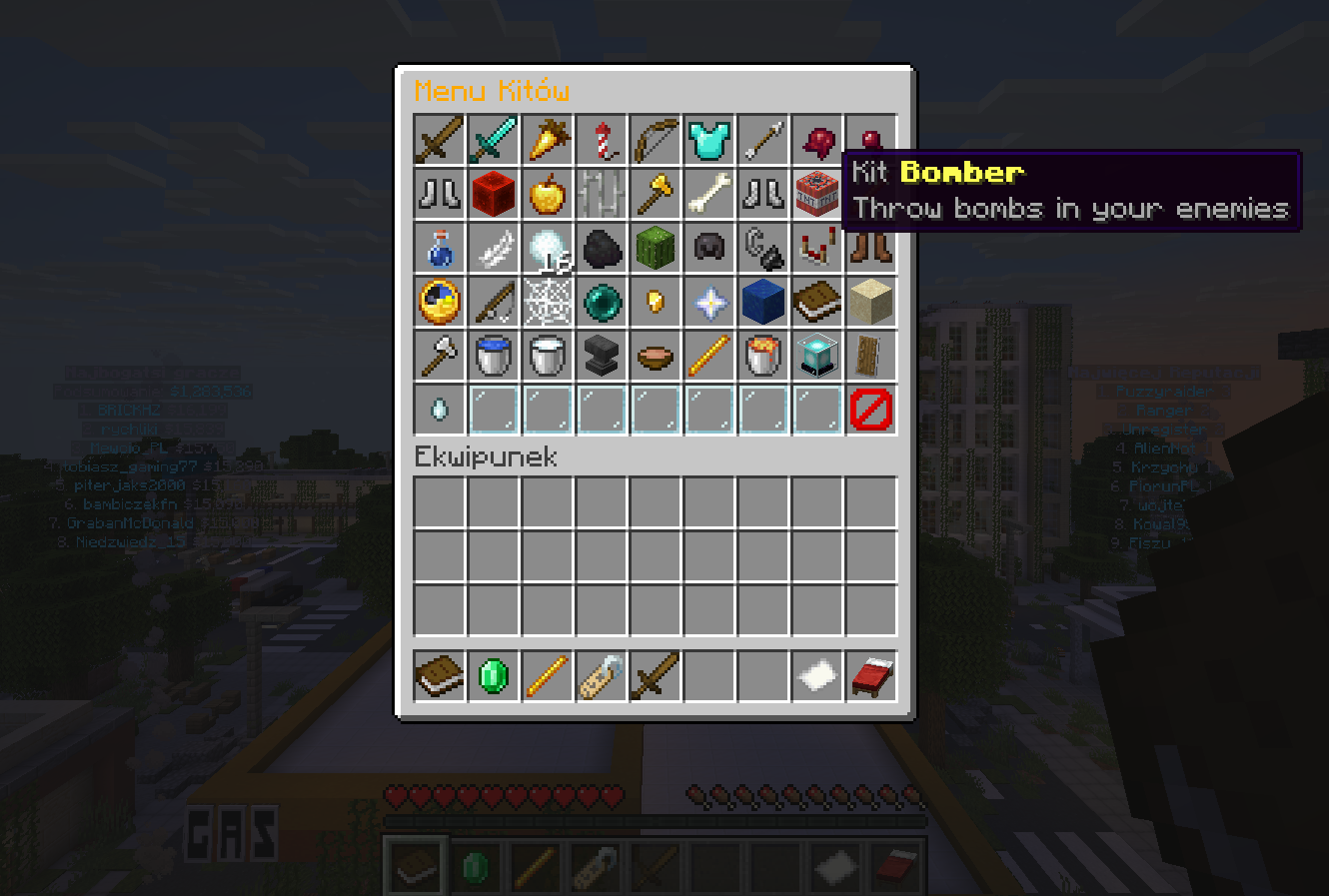
Task: Click the diamond chestplate kit
Action: coord(709,140)
